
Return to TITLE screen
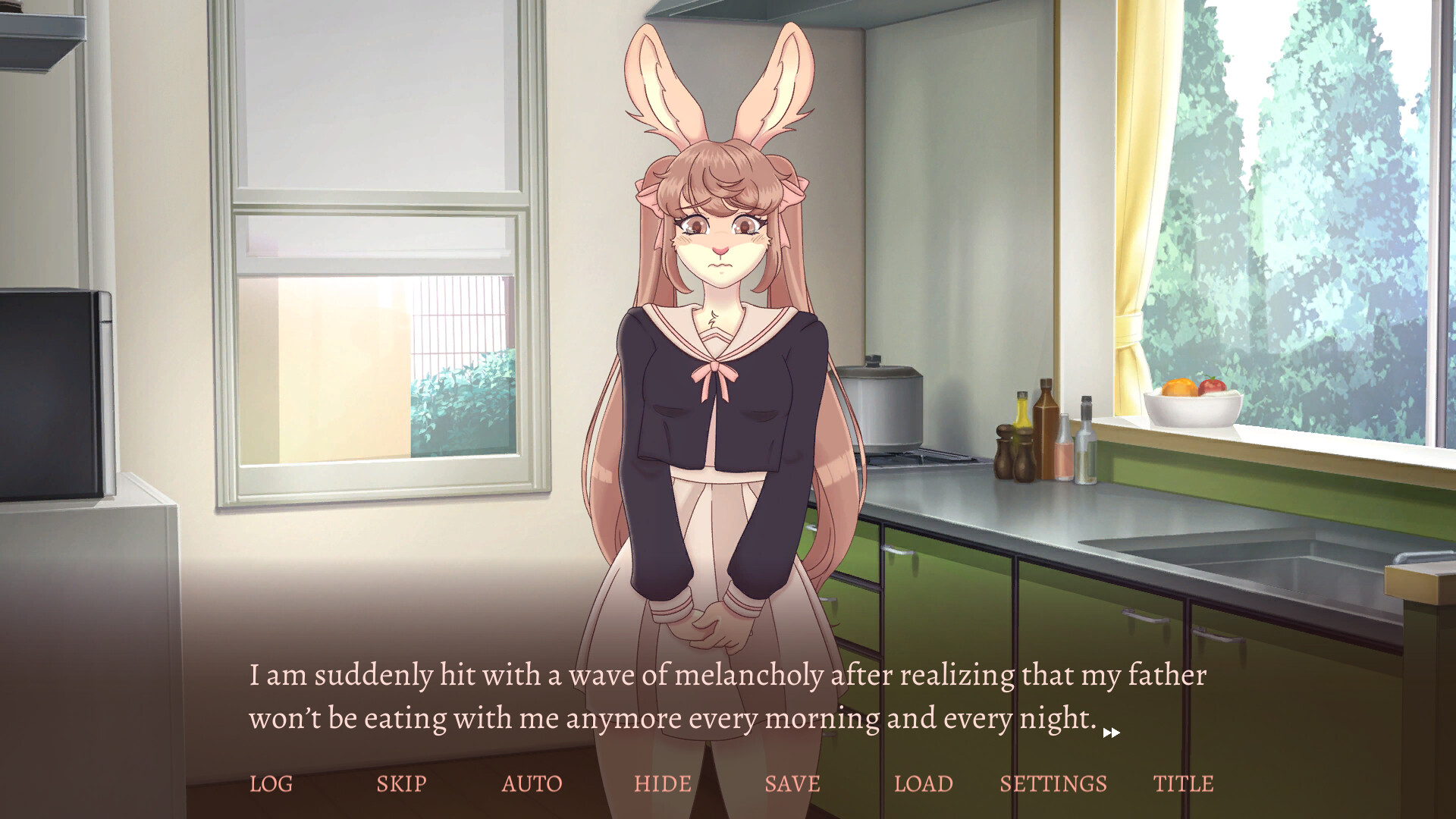click(x=1183, y=783)
